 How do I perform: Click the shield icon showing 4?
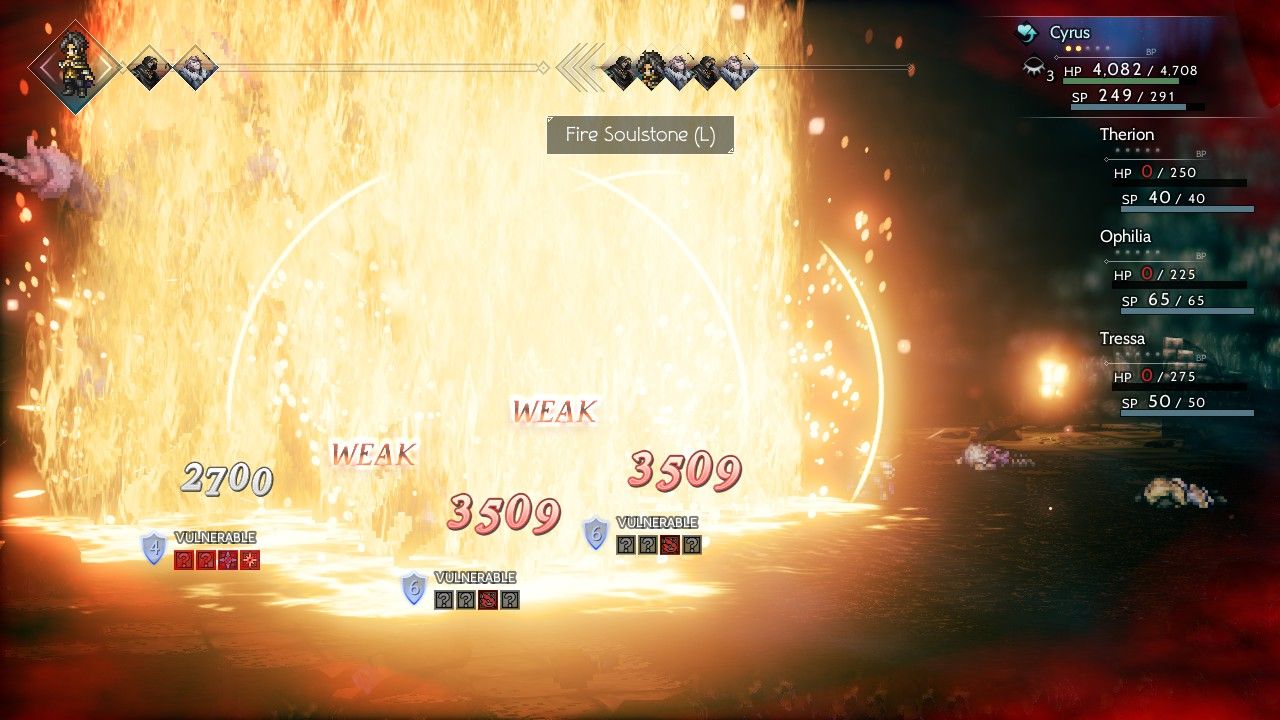coord(154,548)
